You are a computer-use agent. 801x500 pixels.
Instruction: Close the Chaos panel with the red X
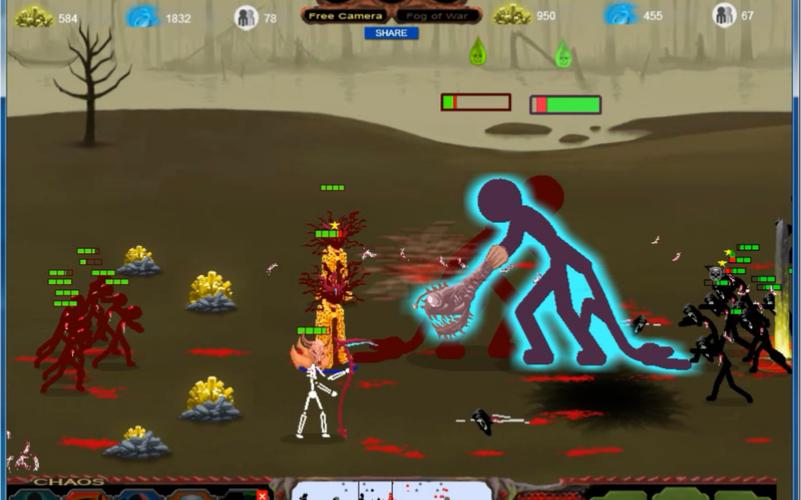coord(262,494)
